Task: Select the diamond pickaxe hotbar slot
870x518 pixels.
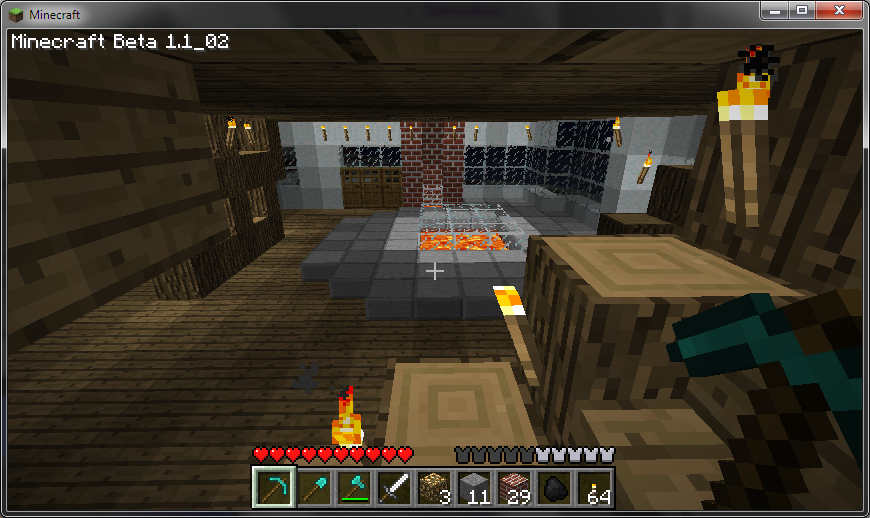Action: point(273,488)
